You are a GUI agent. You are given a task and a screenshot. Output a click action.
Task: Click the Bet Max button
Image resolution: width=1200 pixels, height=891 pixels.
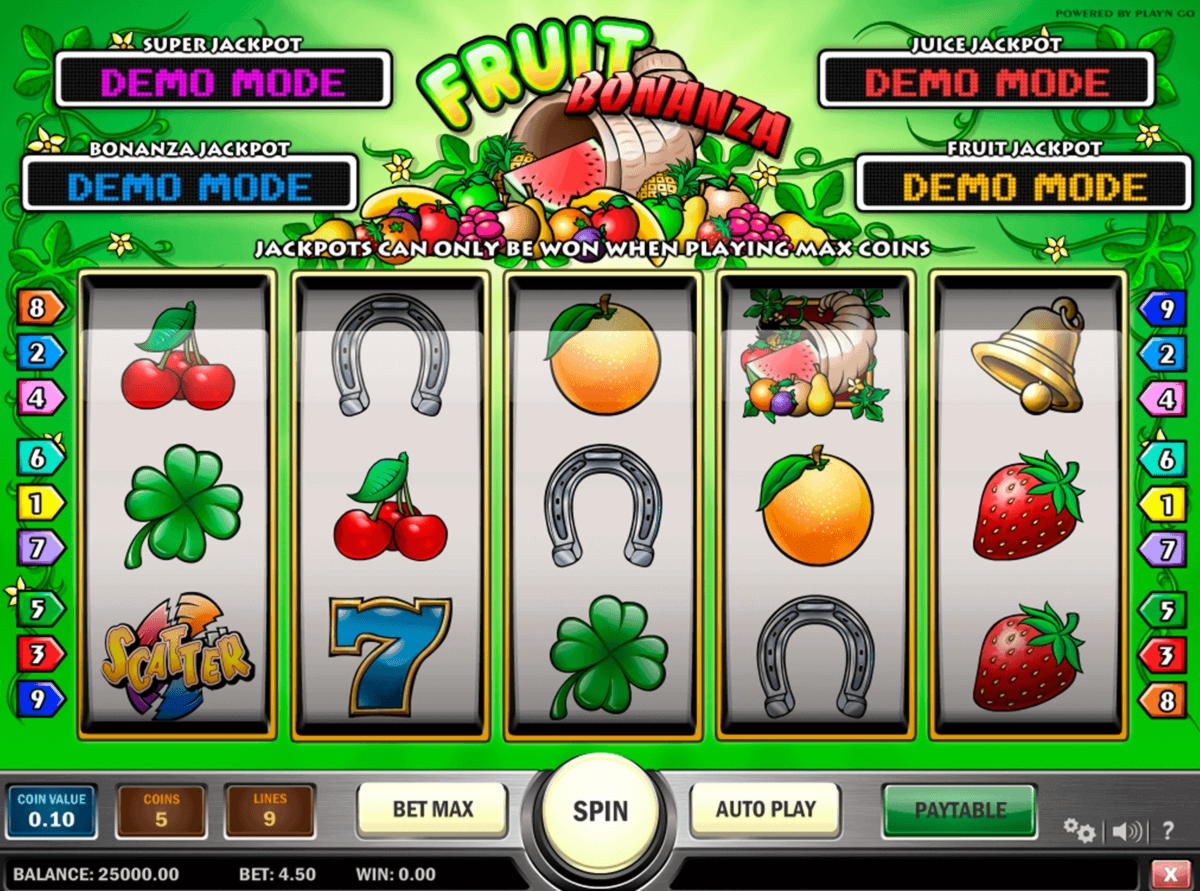point(432,809)
